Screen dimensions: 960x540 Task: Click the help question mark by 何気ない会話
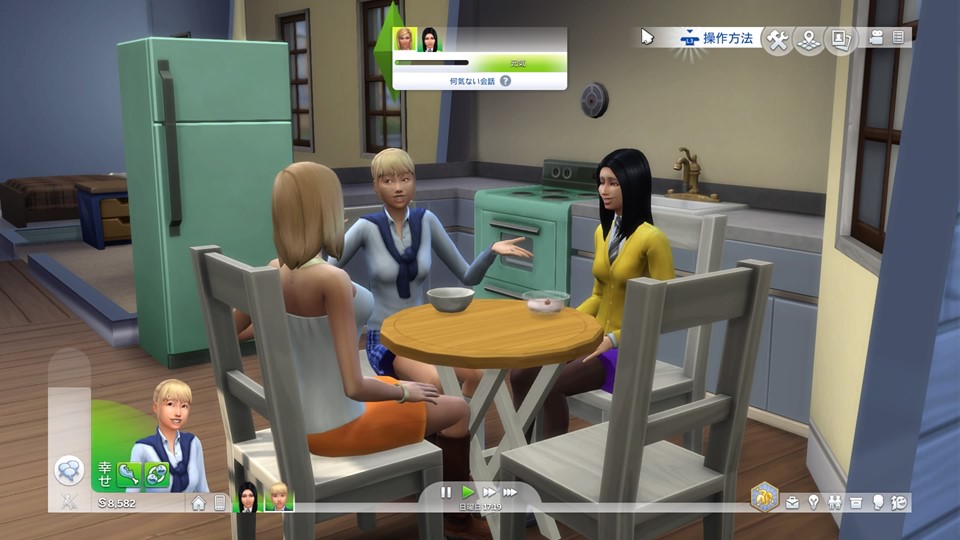505,80
